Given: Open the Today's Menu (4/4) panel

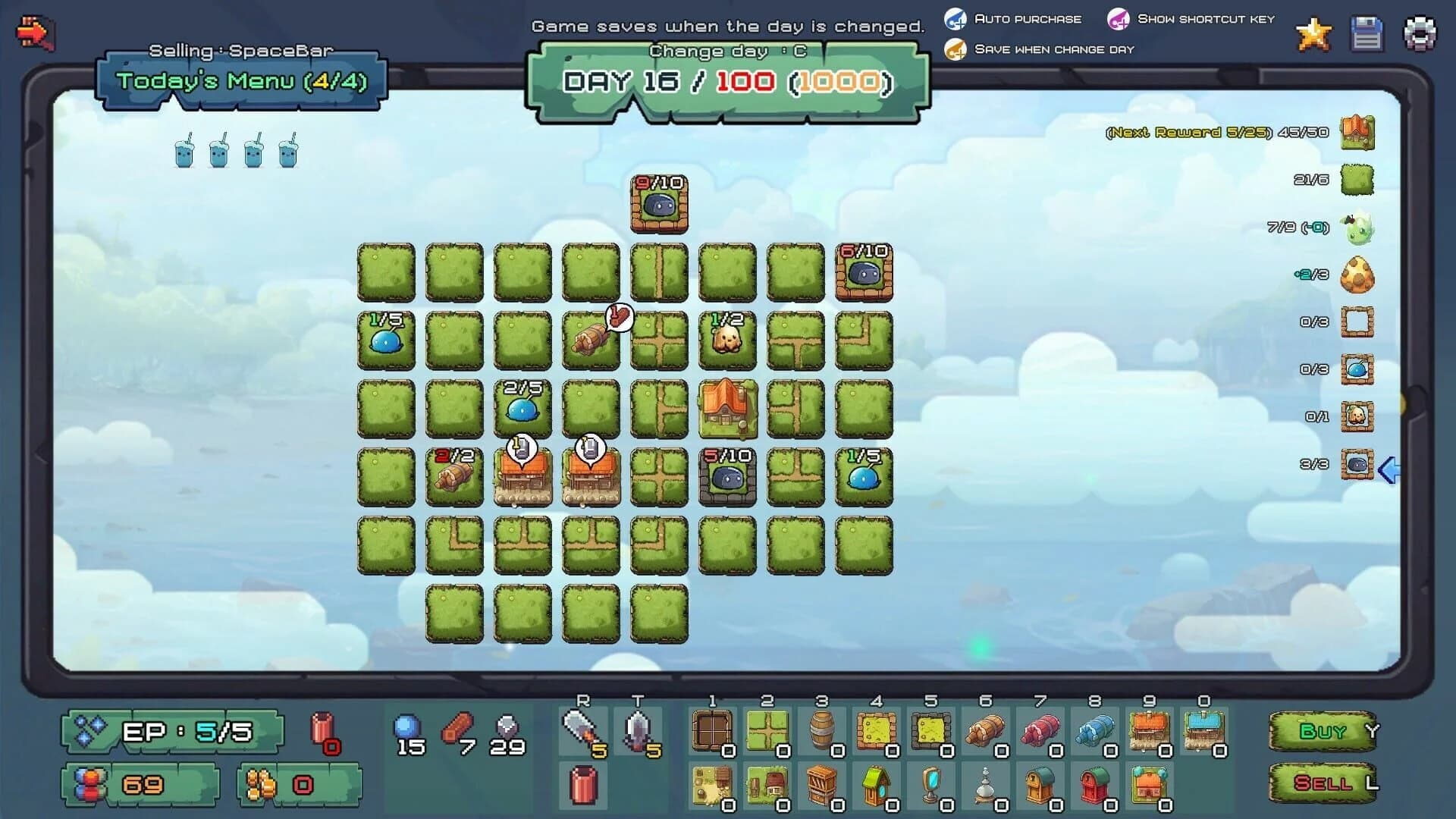Looking at the screenshot, I should 241,79.
